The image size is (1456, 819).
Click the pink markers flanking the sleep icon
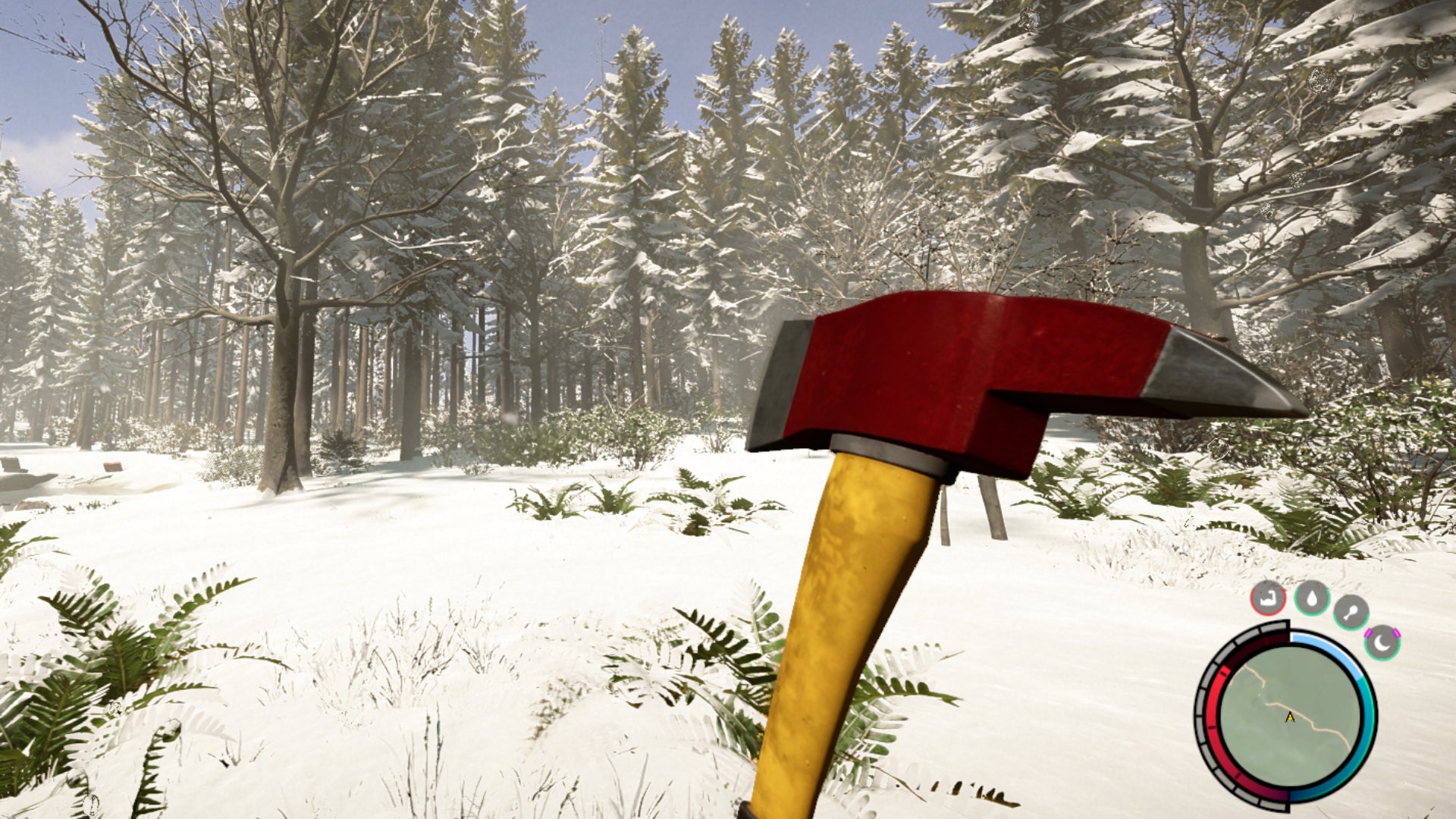[x=1370, y=633]
